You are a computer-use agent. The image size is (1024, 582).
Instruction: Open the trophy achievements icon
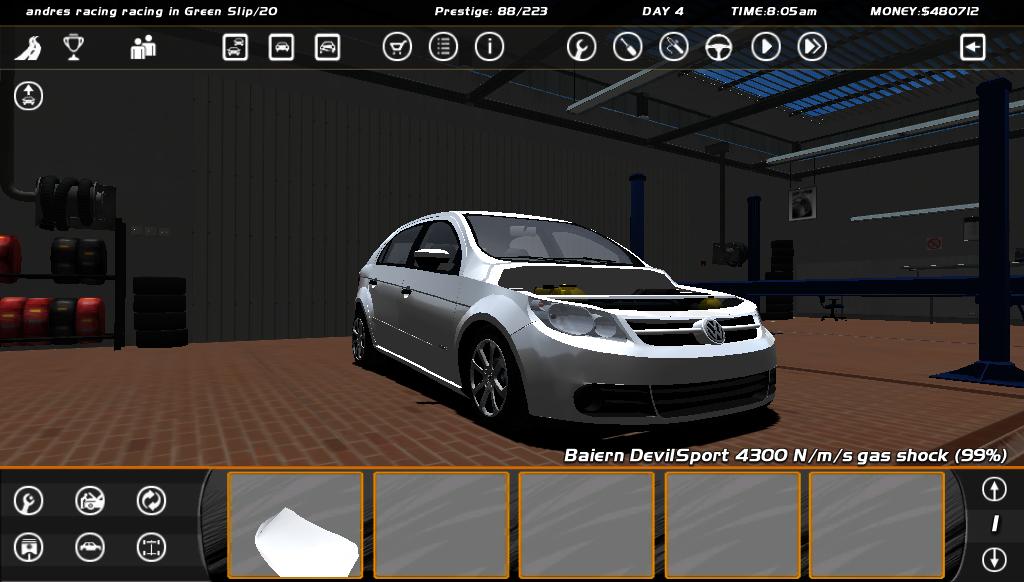point(73,47)
